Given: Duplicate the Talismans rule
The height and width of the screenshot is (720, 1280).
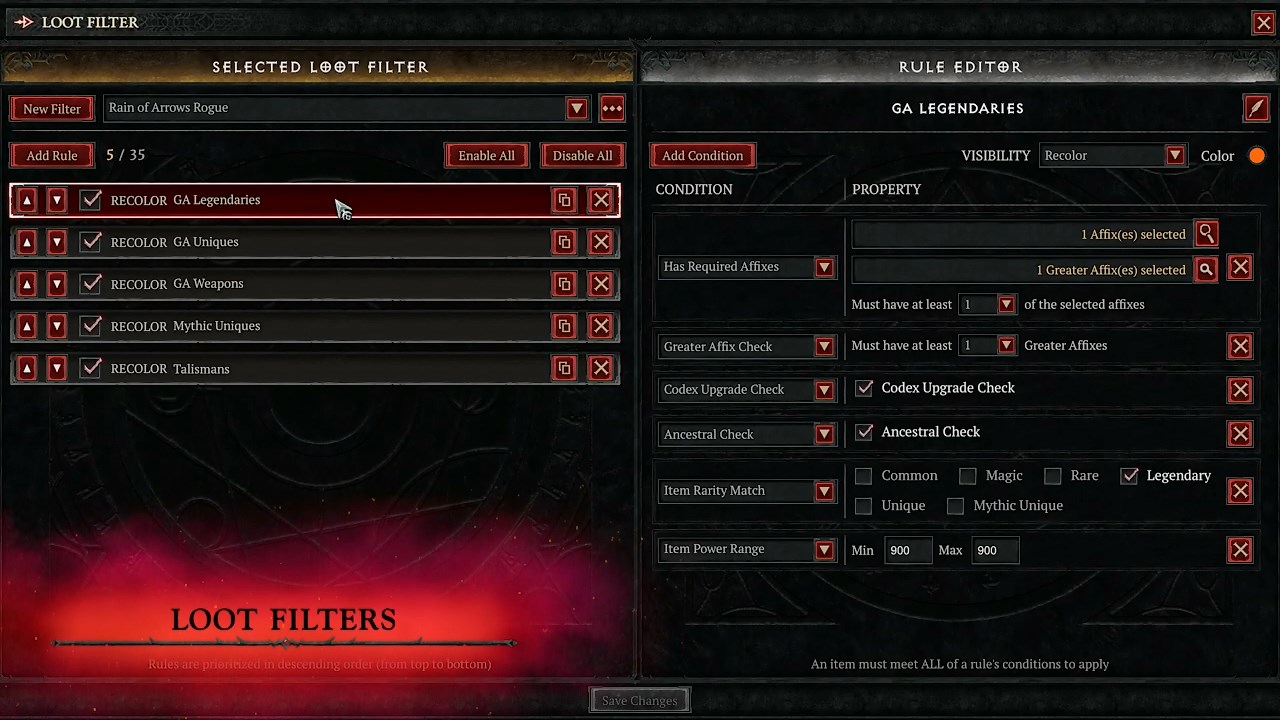Looking at the screenshot, I should click(x=564, y=369).
